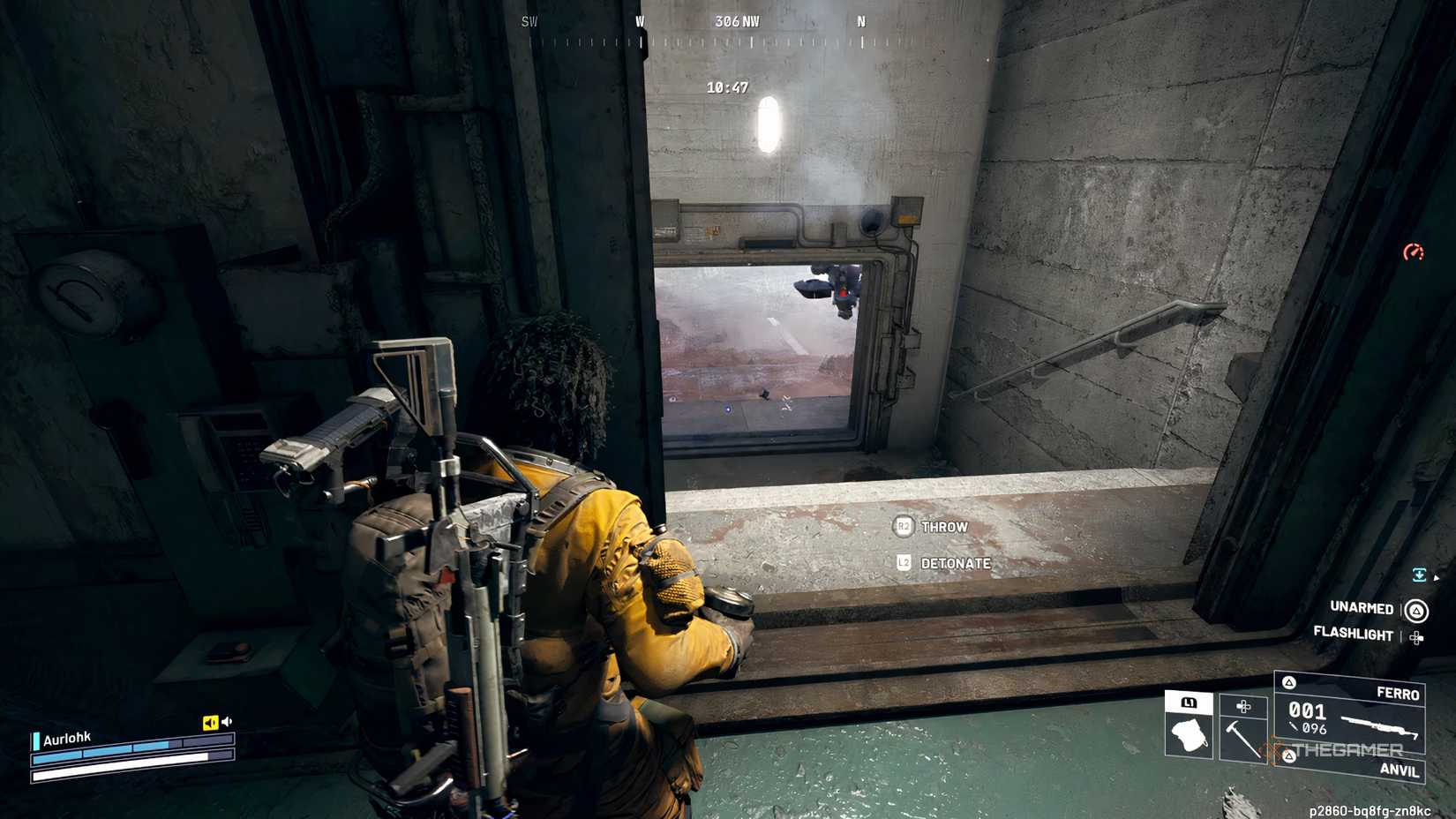Click the orange reload indicator icon

[x=1413, y=252]
